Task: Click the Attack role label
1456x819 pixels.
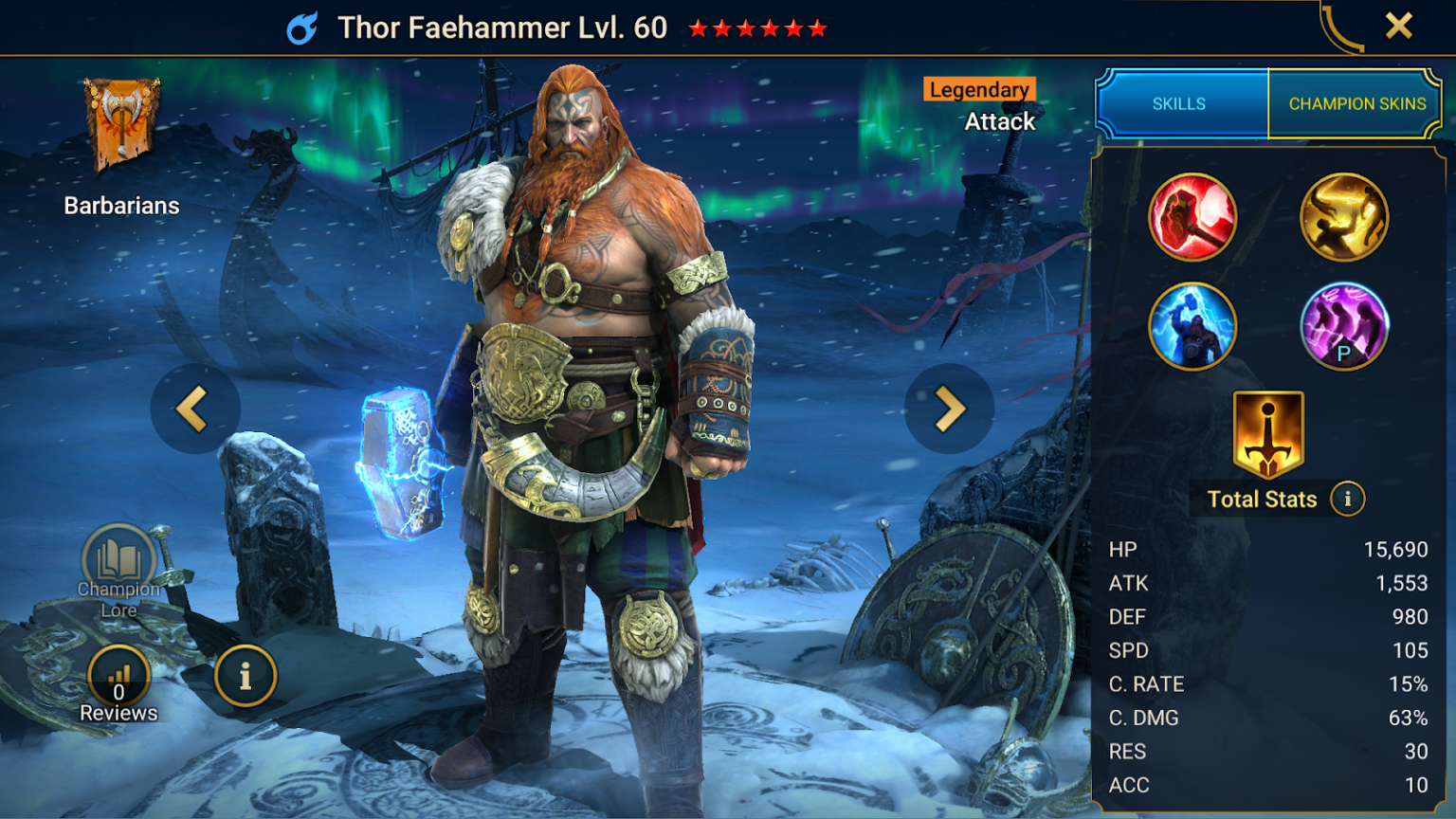Action: pyautogui.click(x=998, y=121)
